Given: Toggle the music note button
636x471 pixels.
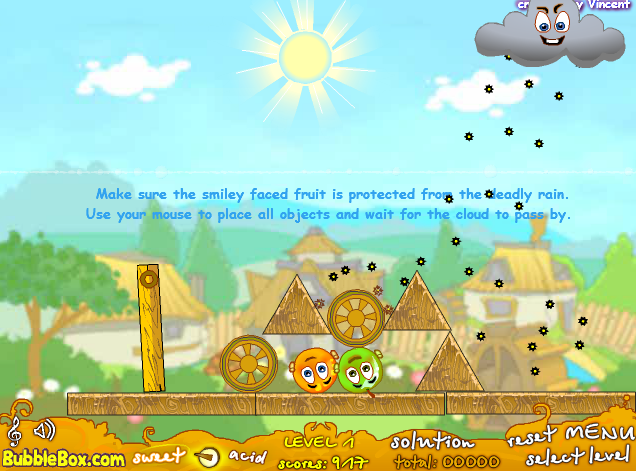Looking at the screenshot, I should [x=14, y=431].
